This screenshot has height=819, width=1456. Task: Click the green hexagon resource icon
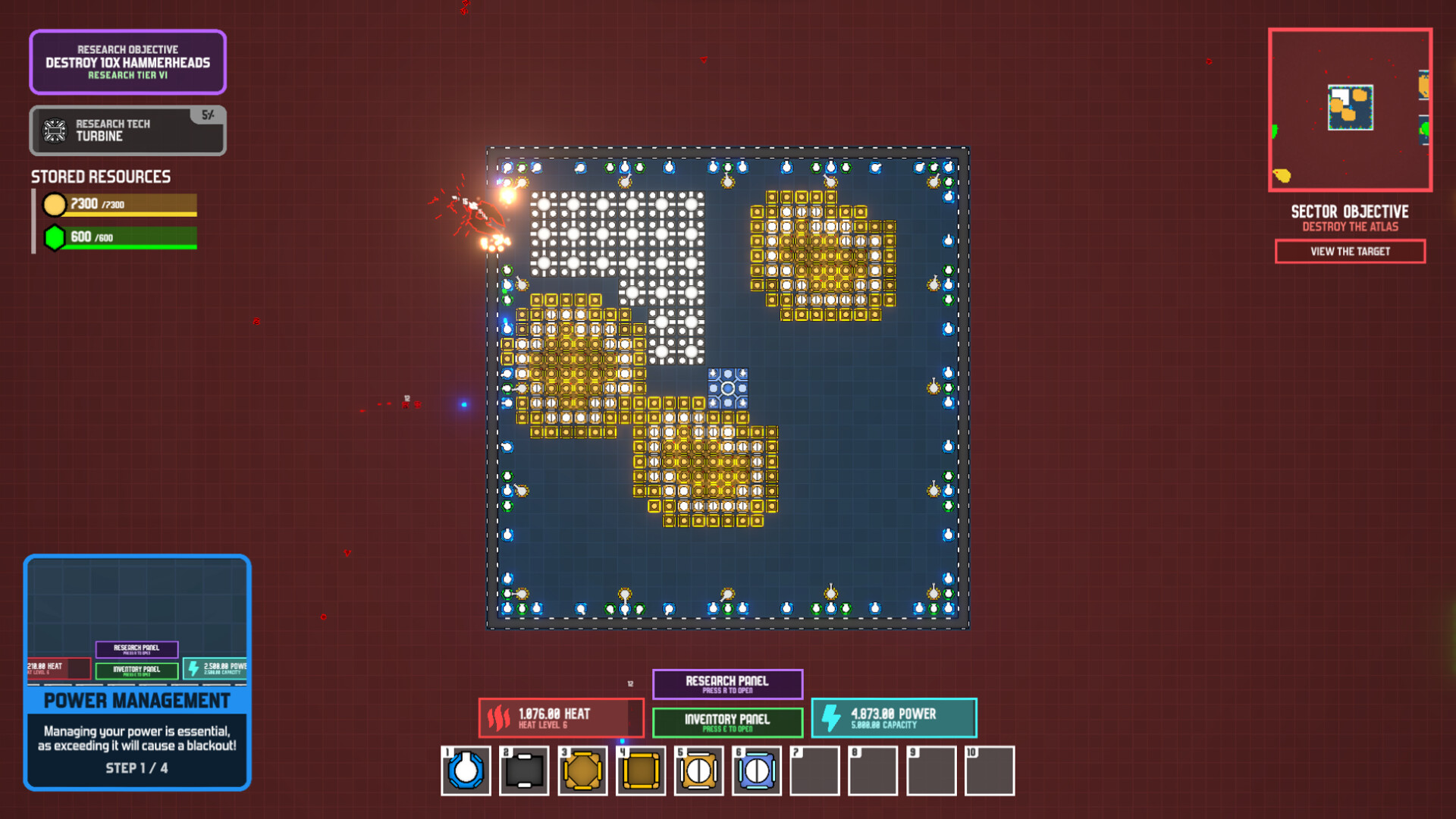55,237
